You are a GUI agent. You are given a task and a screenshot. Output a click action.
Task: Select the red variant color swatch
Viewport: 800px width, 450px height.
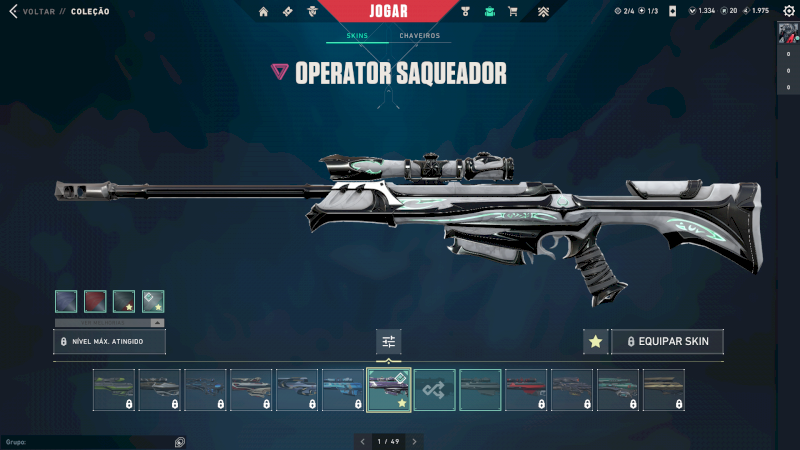tap(95, 301)
